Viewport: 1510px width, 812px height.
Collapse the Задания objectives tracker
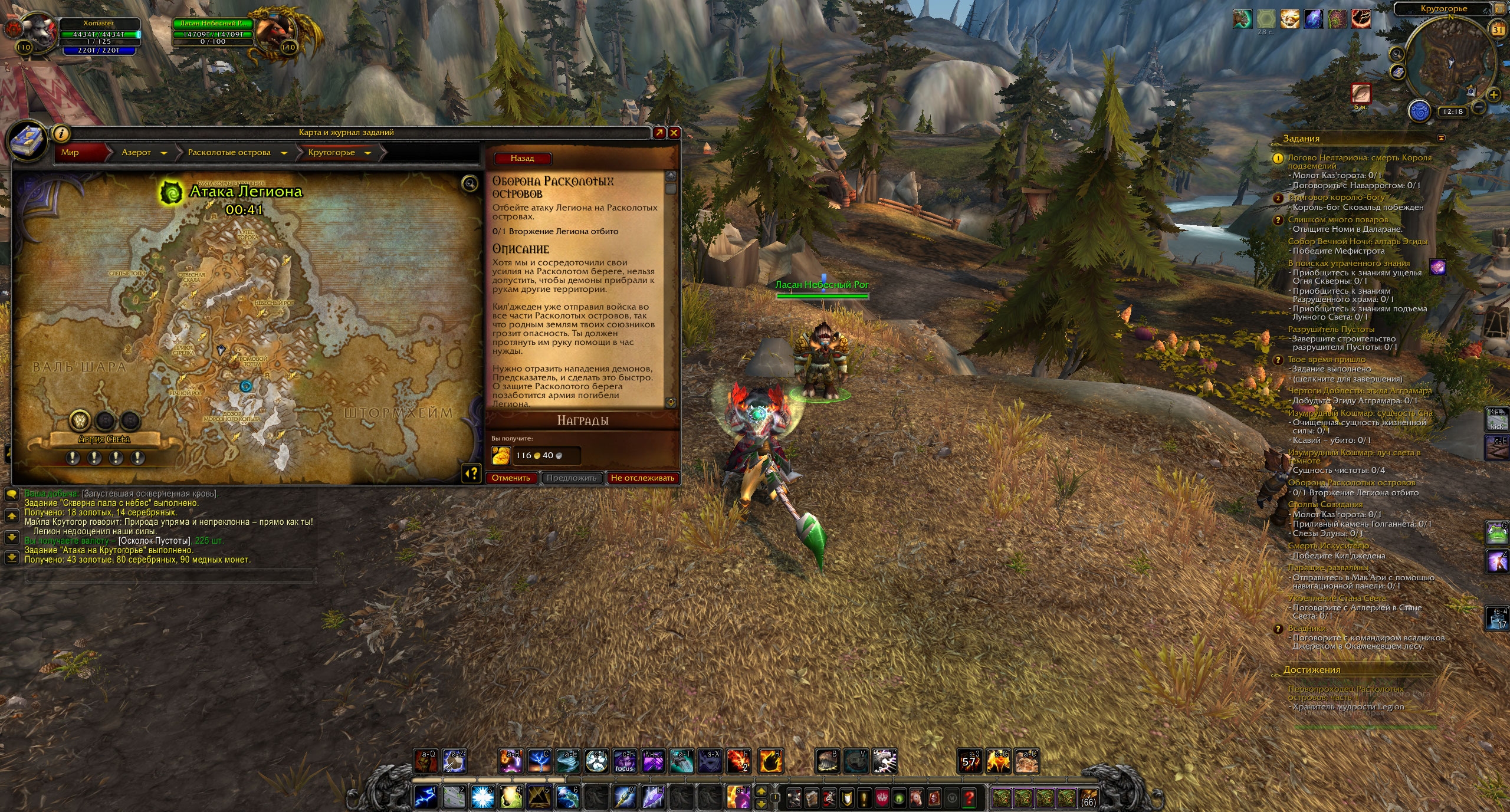(x=1442, y=138)
